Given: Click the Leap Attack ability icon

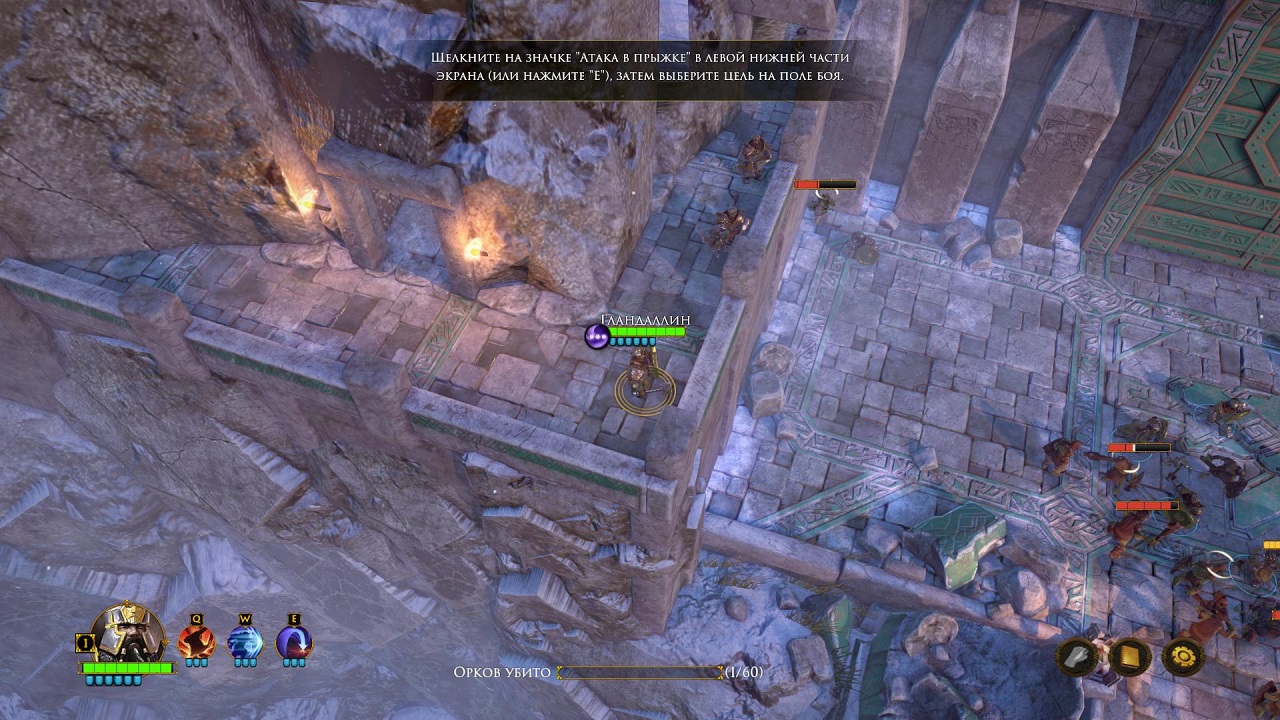Looking at the screenshot, I should point(294,642).
